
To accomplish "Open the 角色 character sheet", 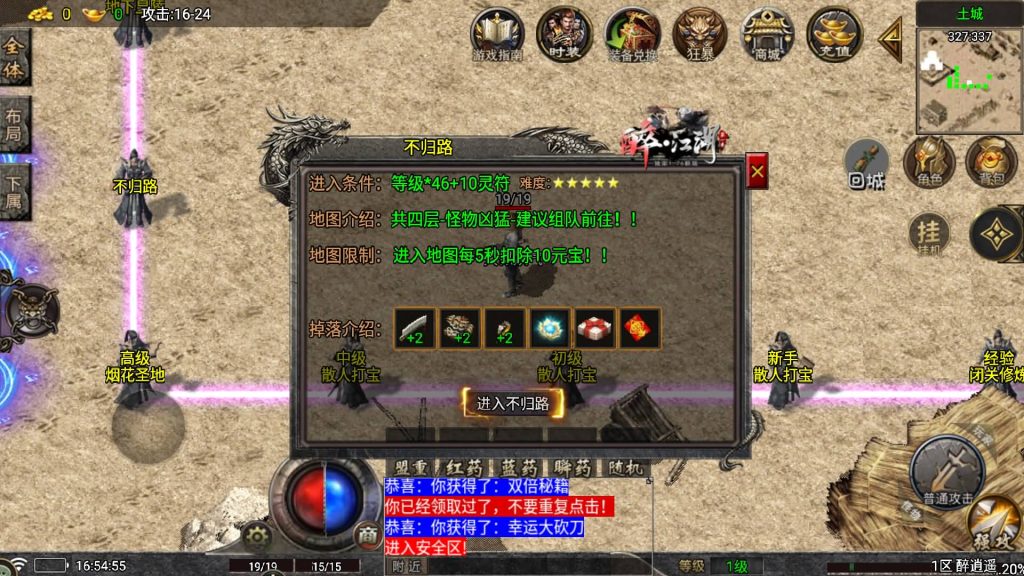I will tap(929, 162).
